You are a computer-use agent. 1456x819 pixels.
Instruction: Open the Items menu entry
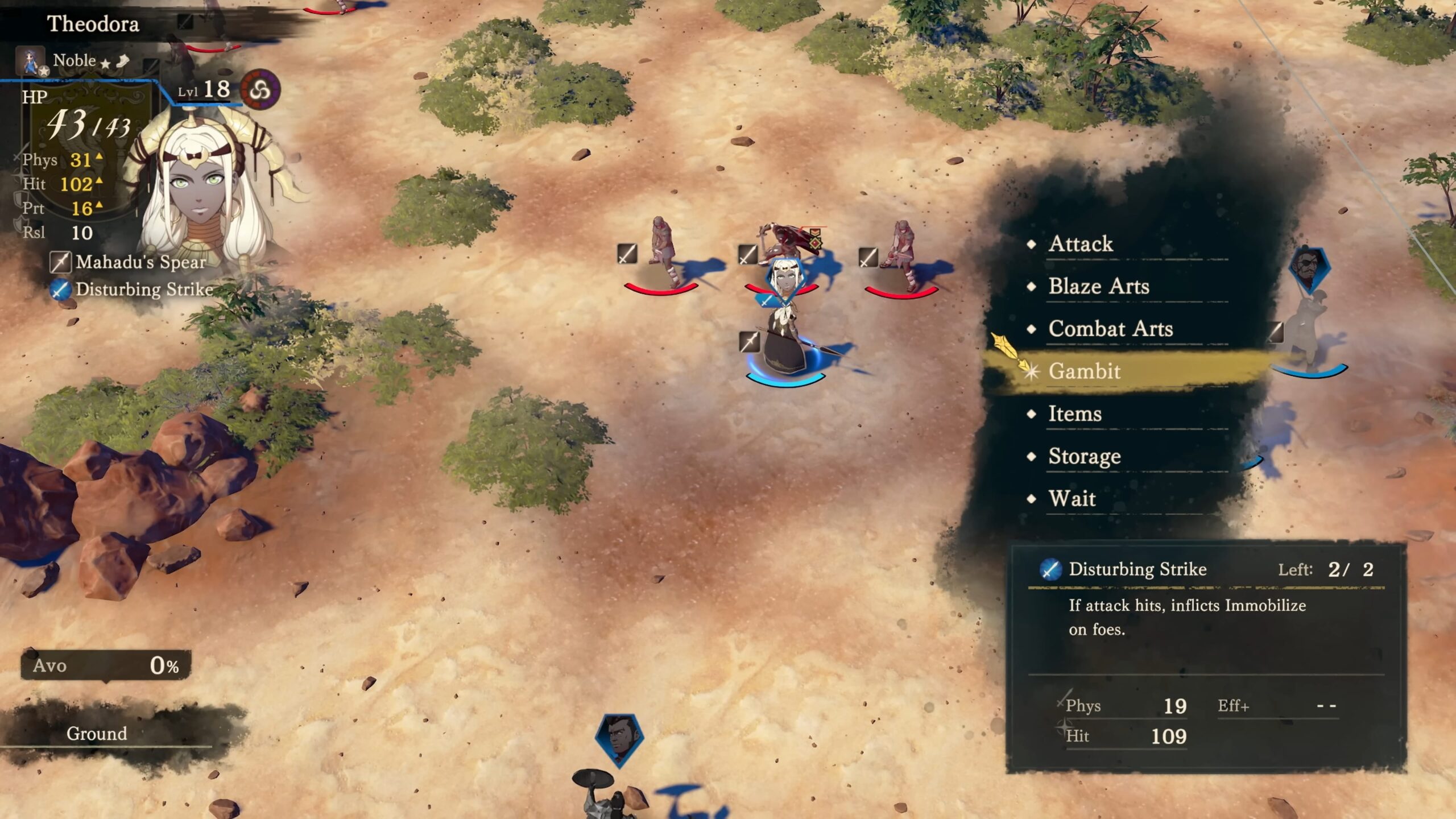(1074, 414)
